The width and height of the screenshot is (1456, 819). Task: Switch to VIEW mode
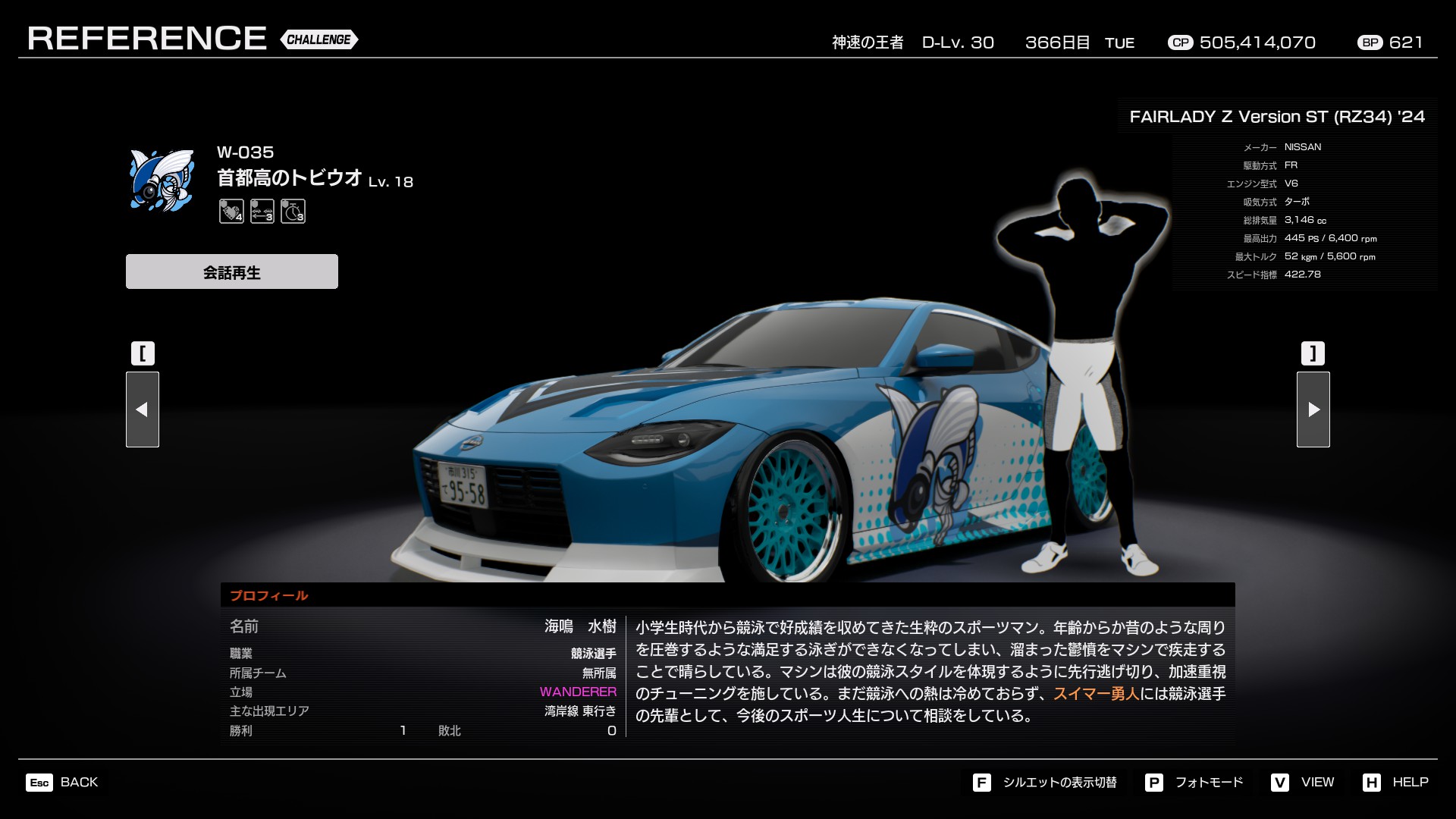1303,782
